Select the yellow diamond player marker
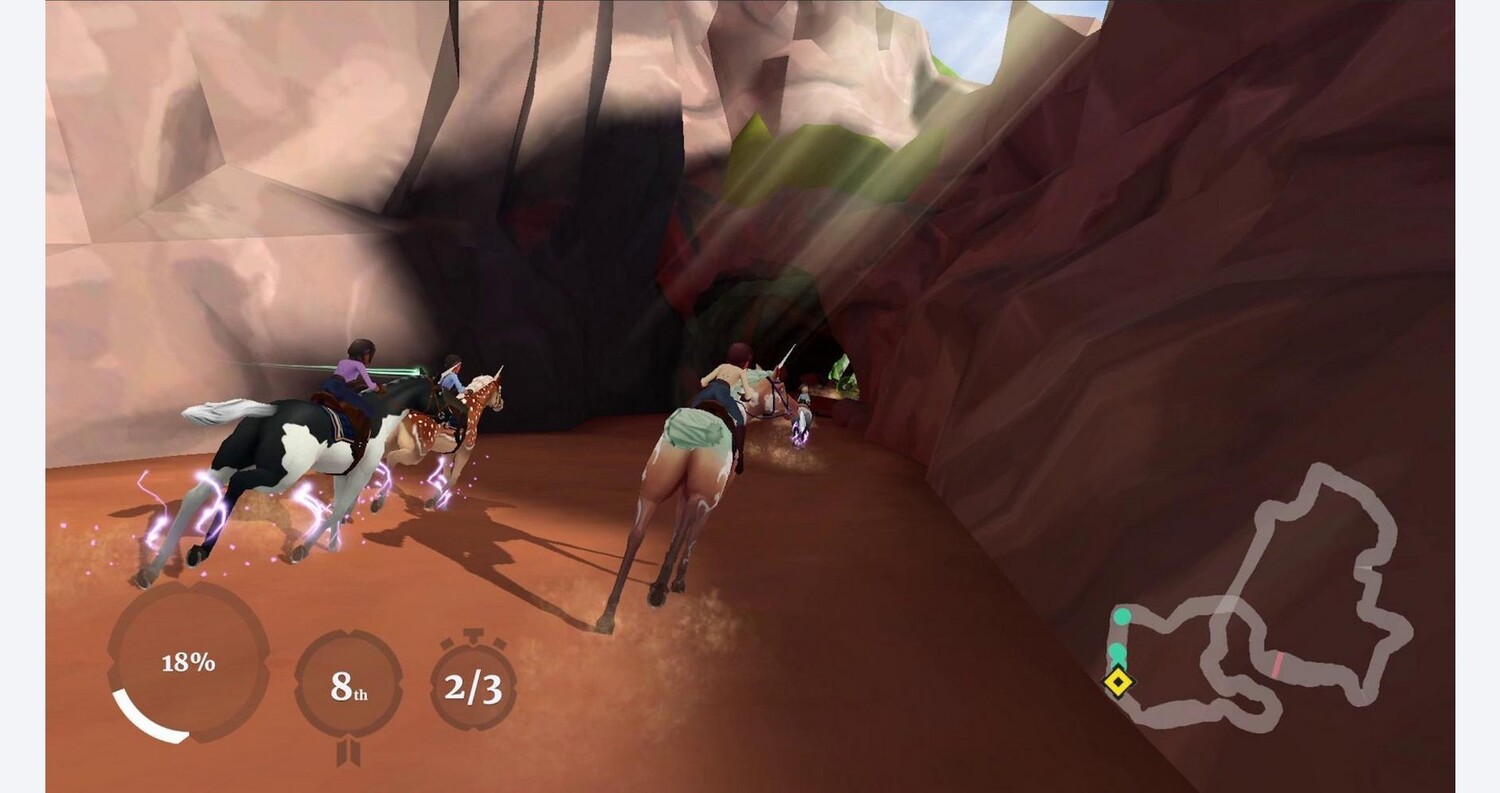Screen dimensions: 1500x793 pos(1117,682)
